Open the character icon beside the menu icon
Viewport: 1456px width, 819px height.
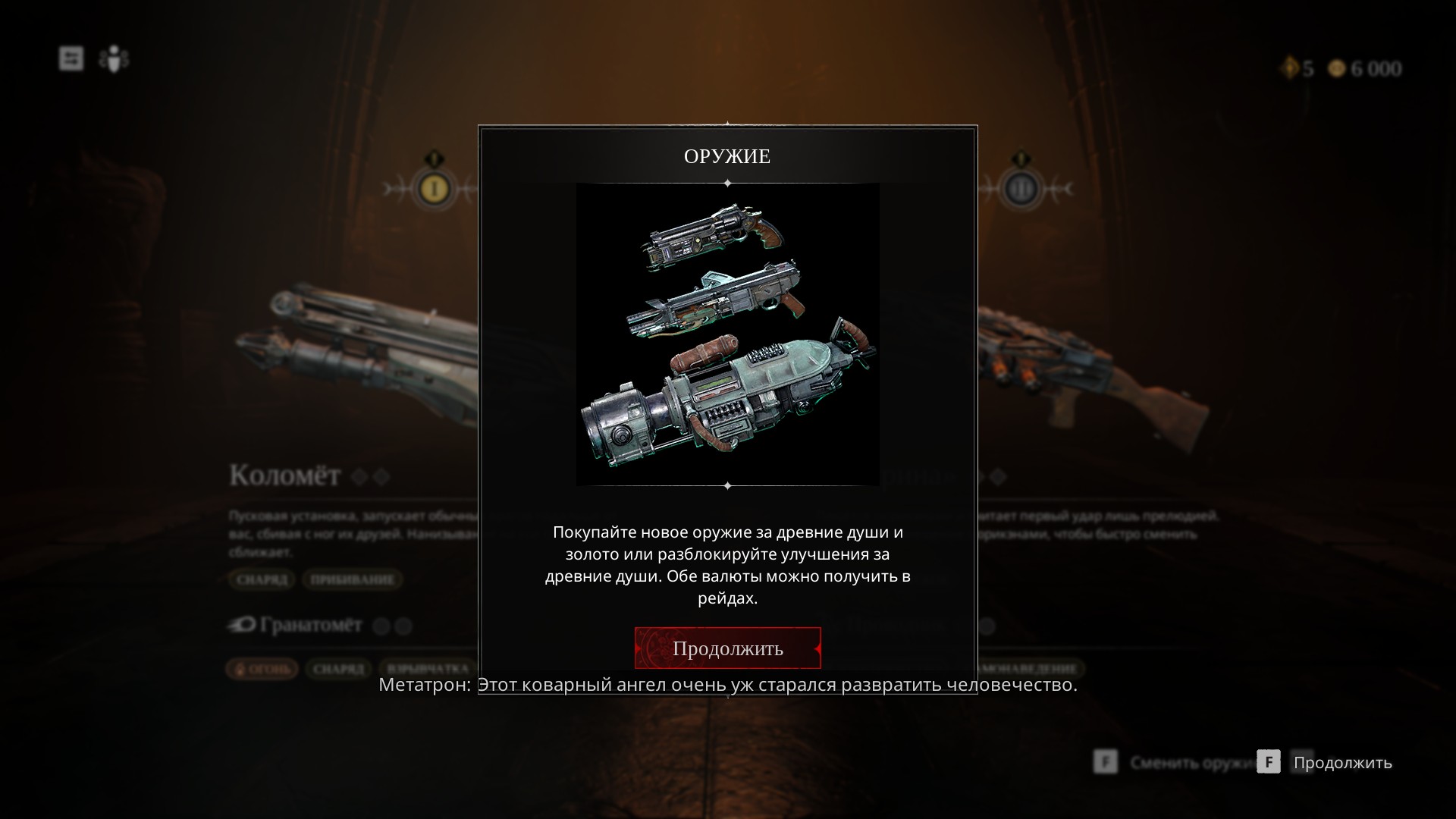(x=114, y=58)
